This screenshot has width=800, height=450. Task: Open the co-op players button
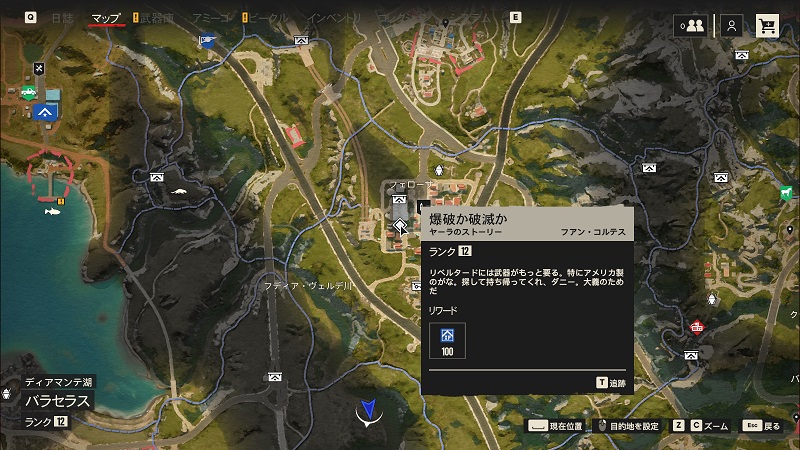pos(690,26)
